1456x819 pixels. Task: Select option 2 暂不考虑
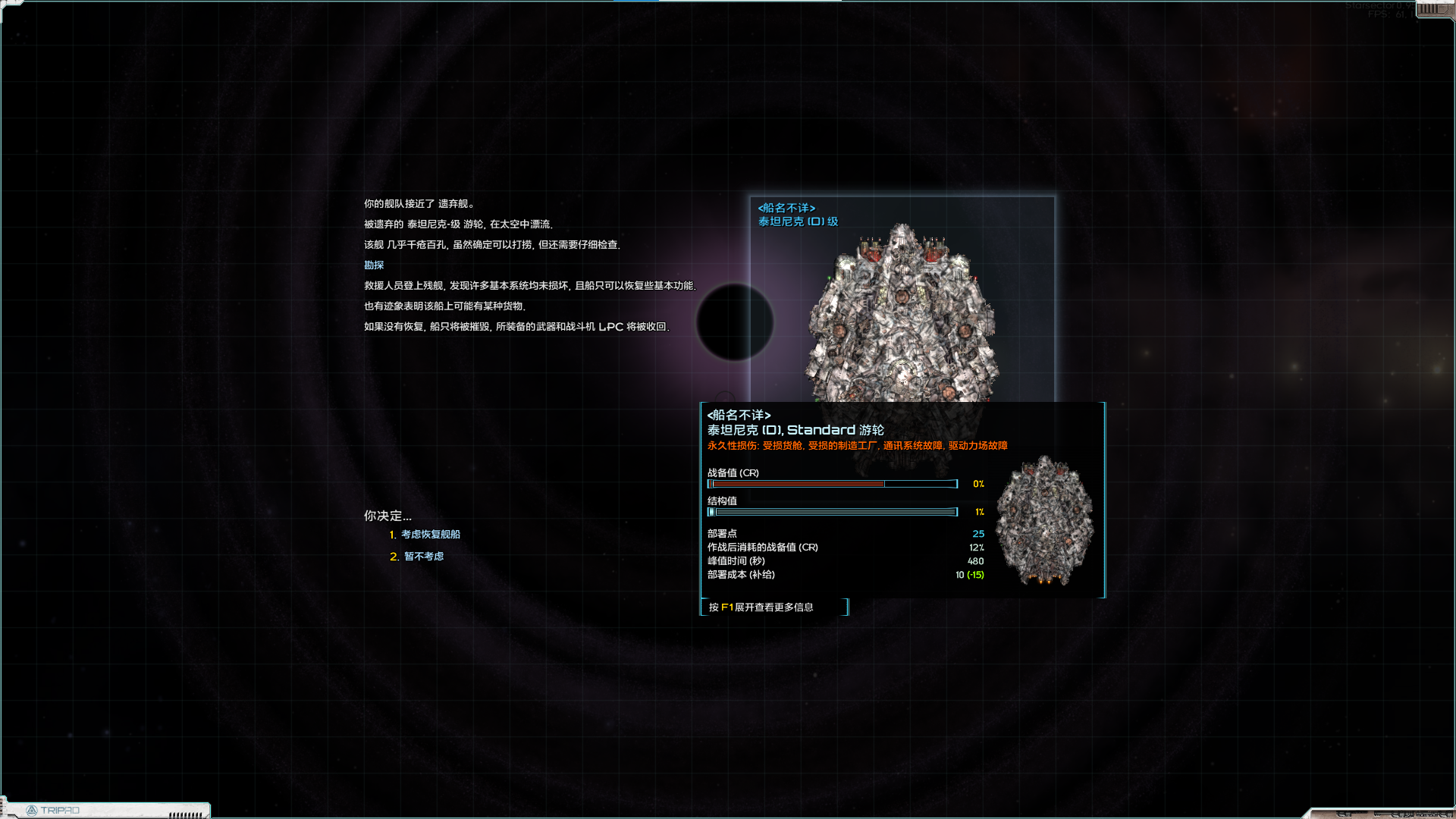click(423, 557)
